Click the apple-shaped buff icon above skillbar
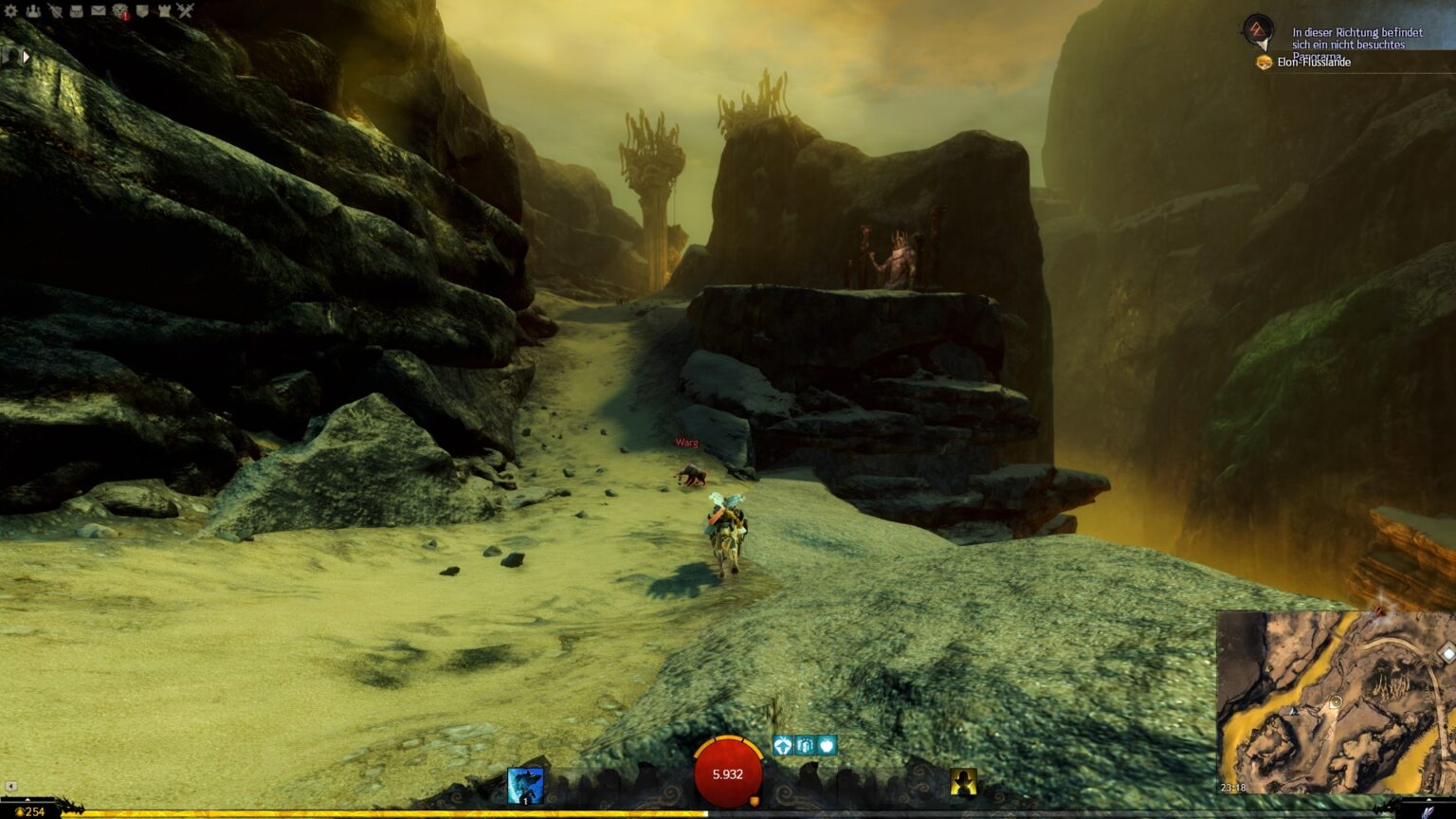This screenshot has width=1456, height=819. 827,745
